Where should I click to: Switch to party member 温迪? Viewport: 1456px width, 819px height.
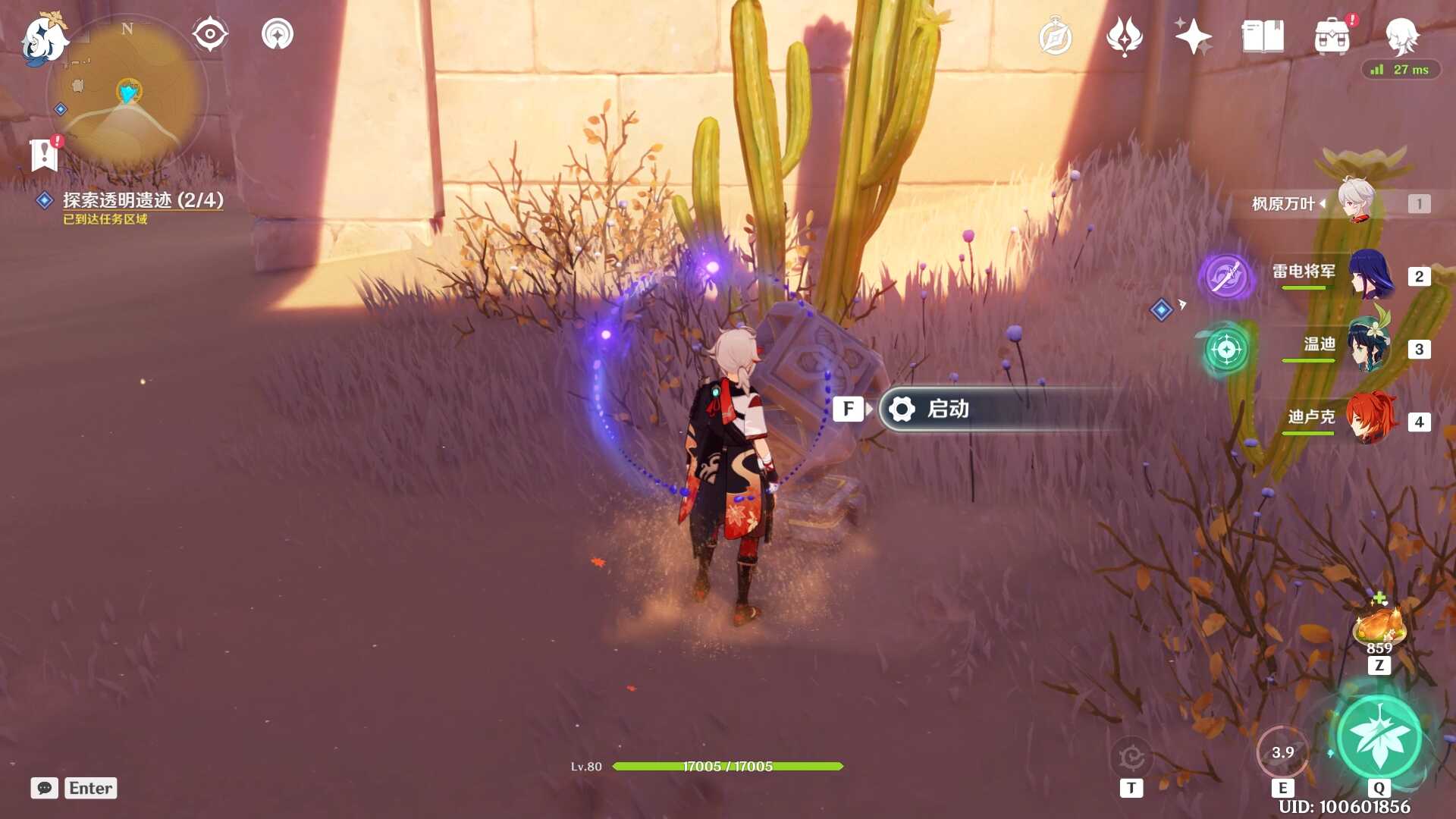1370,347
